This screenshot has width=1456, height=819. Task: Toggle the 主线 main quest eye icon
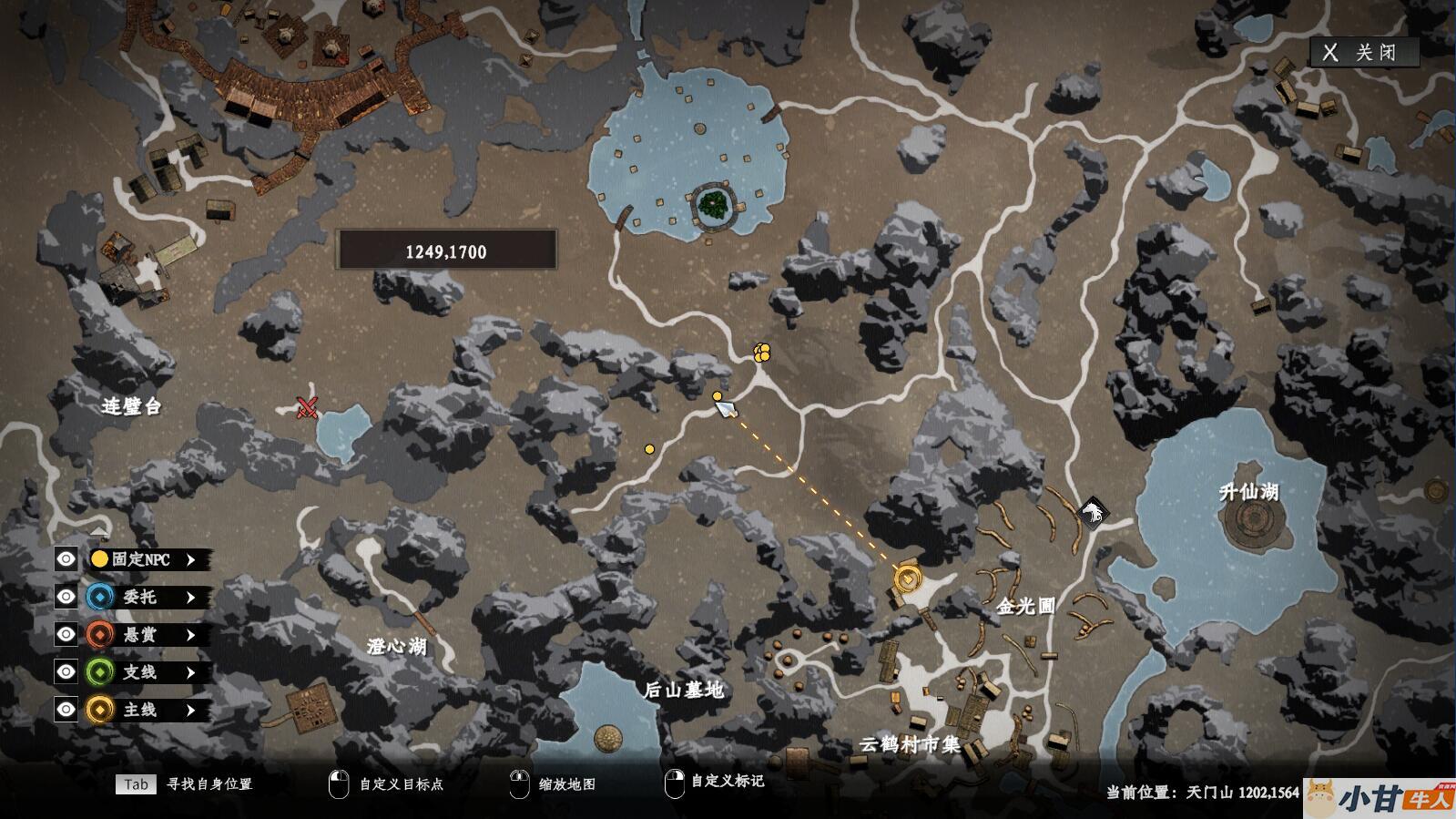[x=66, y=710]
